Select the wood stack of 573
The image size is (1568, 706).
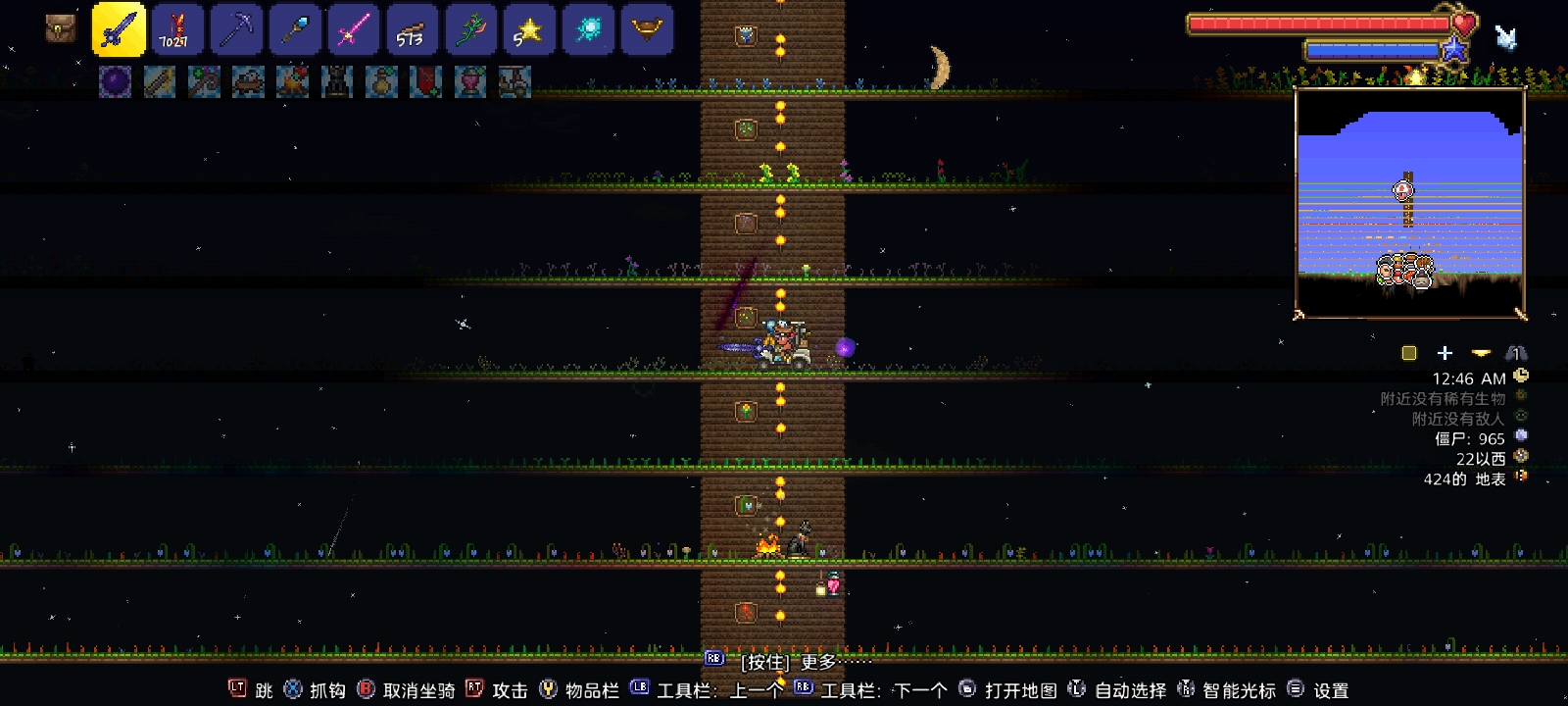[412, 28]
